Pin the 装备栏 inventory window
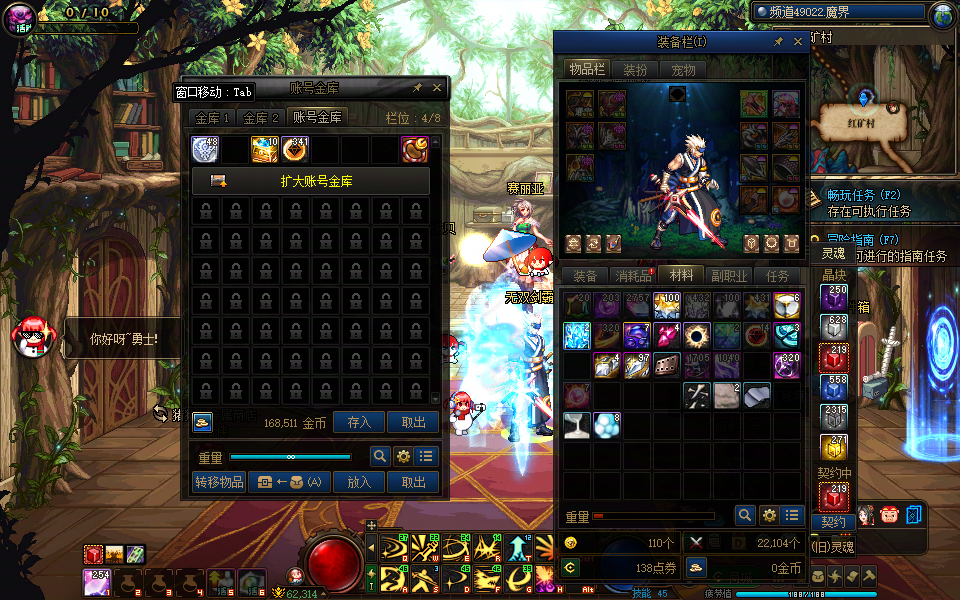960x600 pixels. (778, 42)
